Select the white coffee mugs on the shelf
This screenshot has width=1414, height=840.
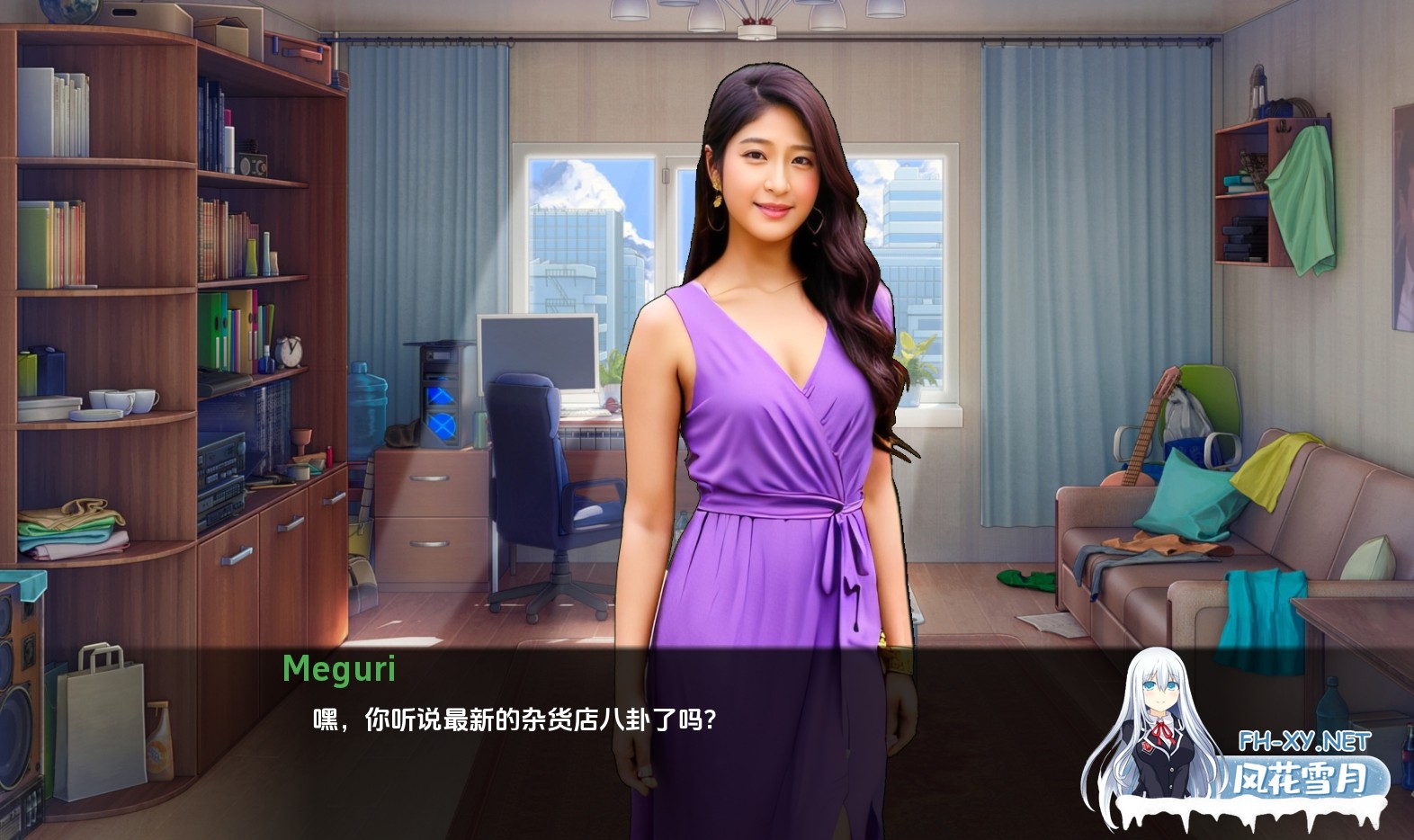coord(121,398)
